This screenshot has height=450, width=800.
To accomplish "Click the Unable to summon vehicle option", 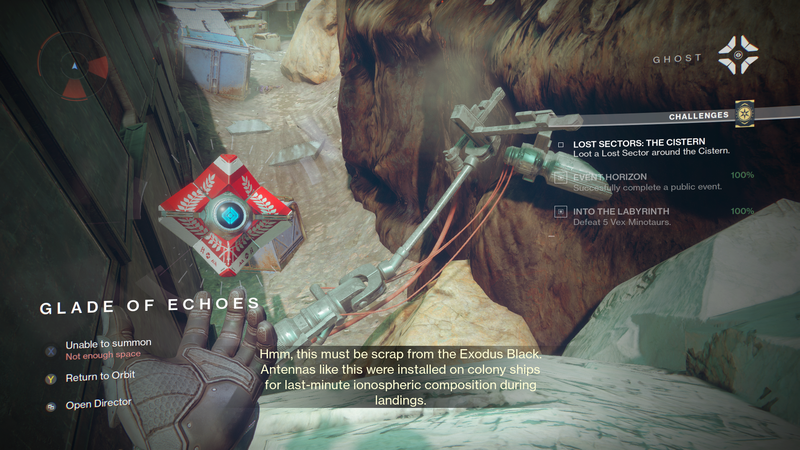I will pos(107,344).
